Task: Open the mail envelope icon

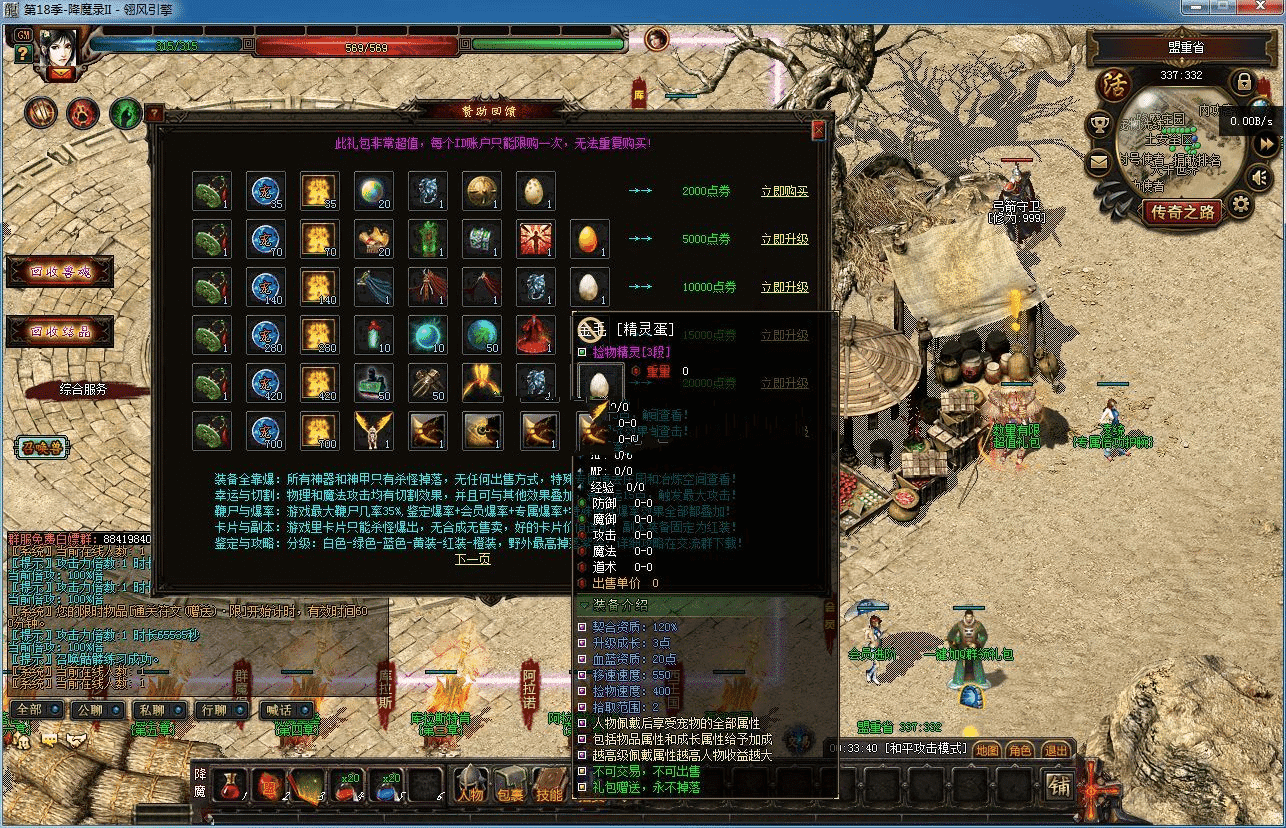Action: (x=1100, y=162)
